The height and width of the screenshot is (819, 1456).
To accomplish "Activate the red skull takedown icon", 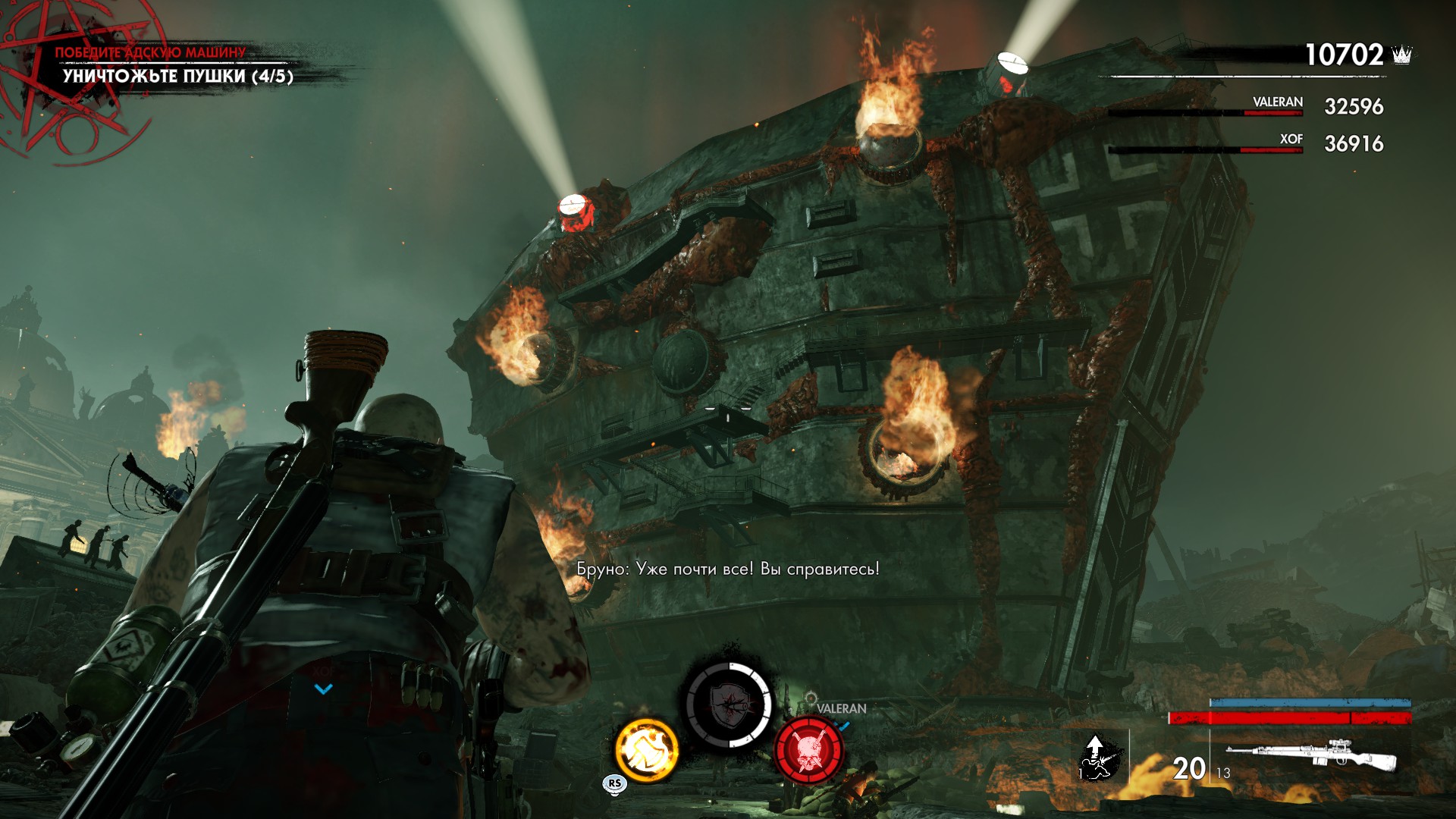I will pos(808,751).
